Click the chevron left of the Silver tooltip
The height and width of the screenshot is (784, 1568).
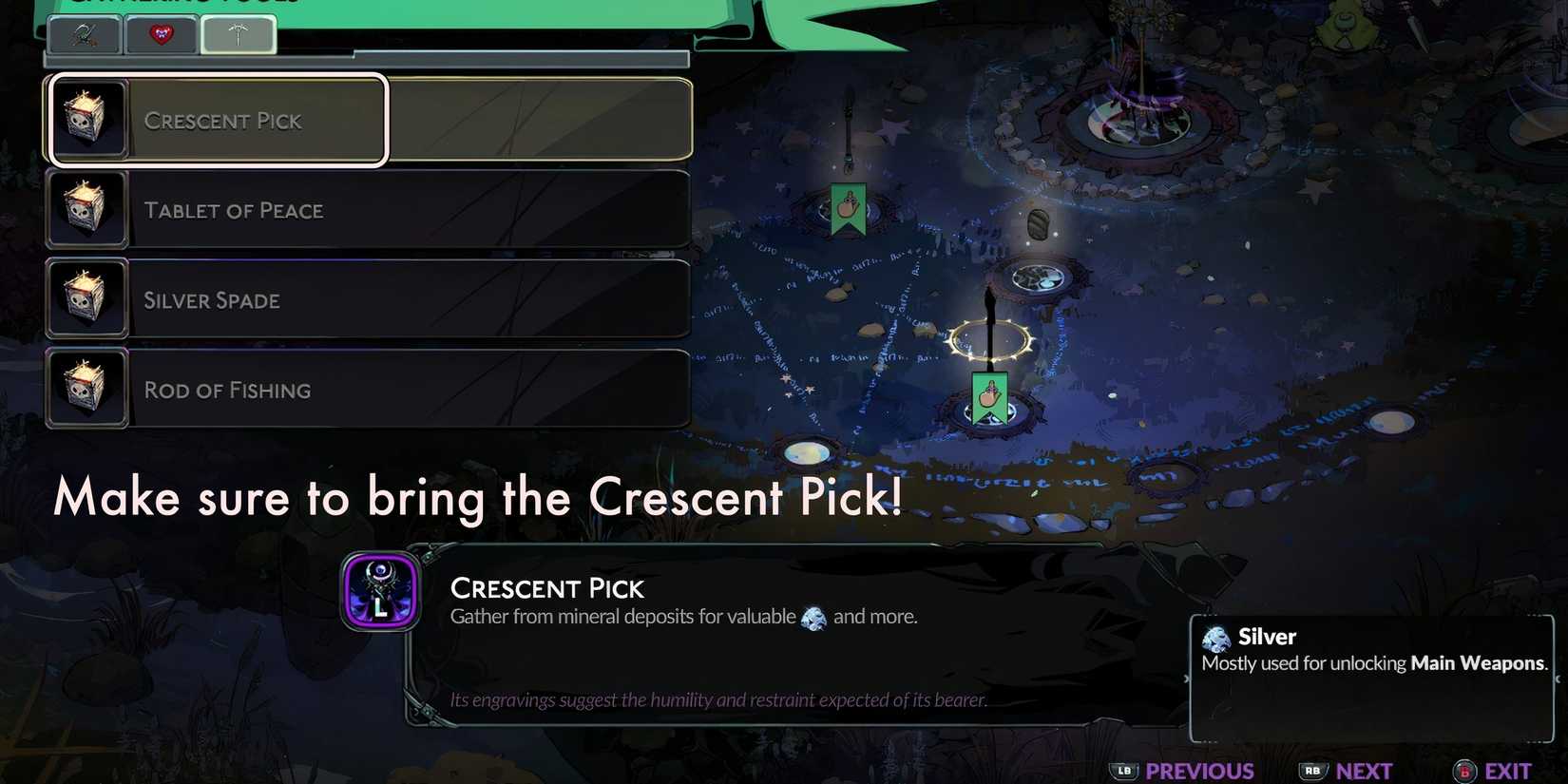pyautogui.click(x=1185, y=679)
